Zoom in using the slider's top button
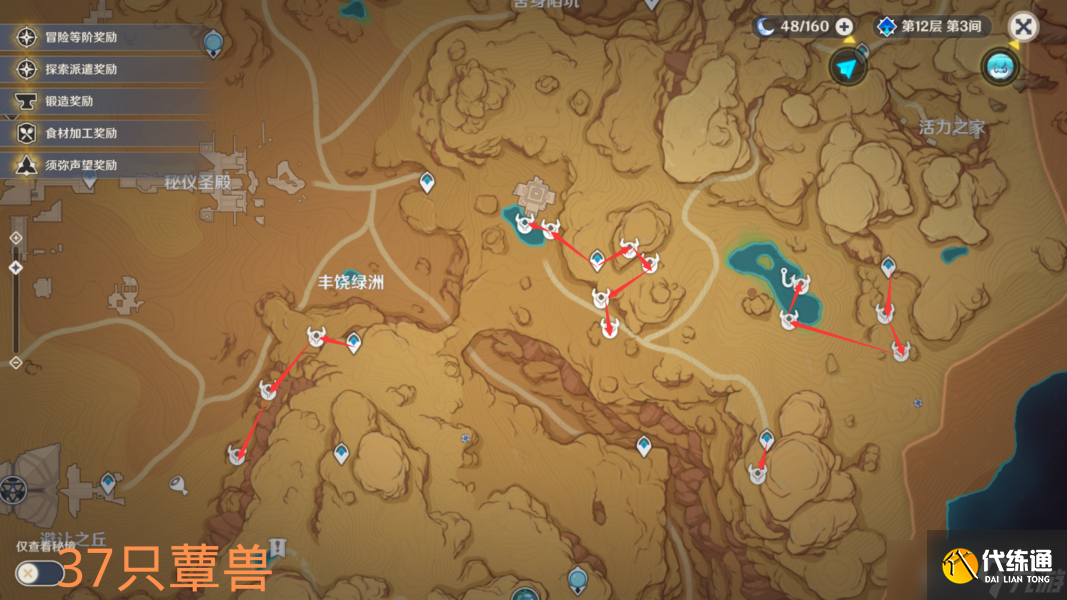The height and width of the screenshot is (600, 1067). 15,238
